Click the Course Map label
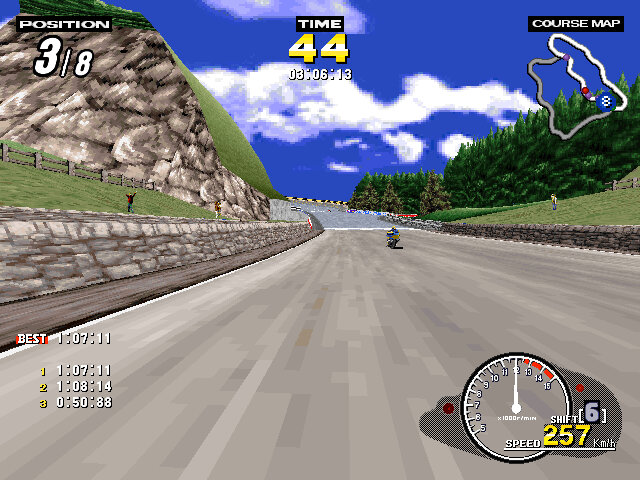The height and width of the screenshot is (480, 640). click(x=574, y=23)
